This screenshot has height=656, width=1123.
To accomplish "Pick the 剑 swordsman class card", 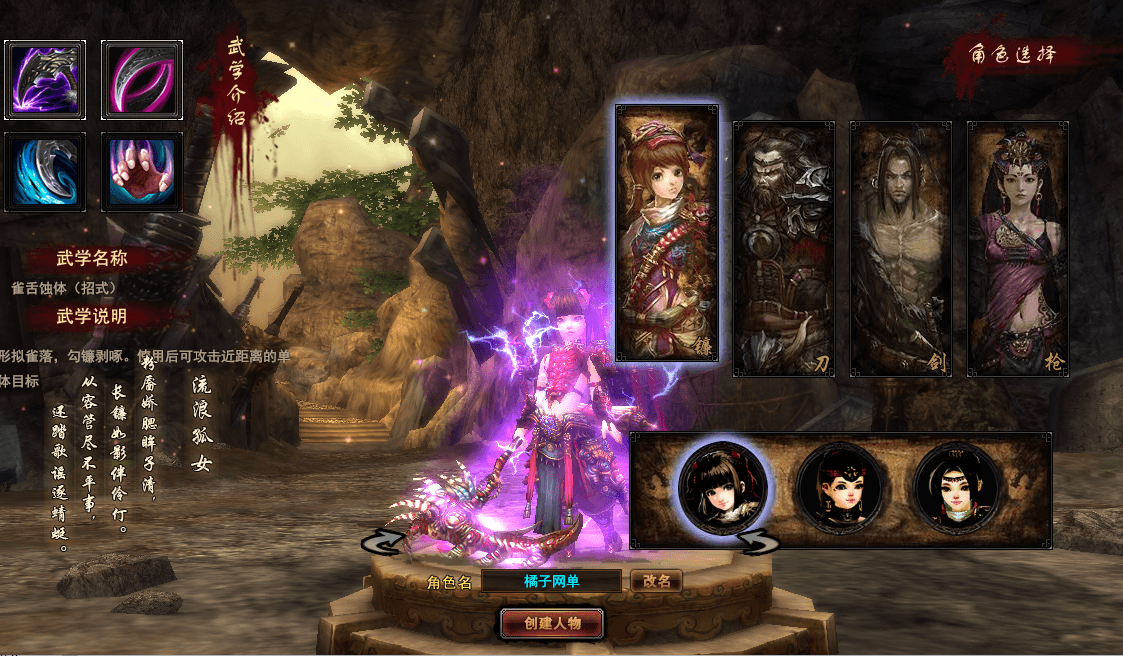I will click(x=901, y=248).
